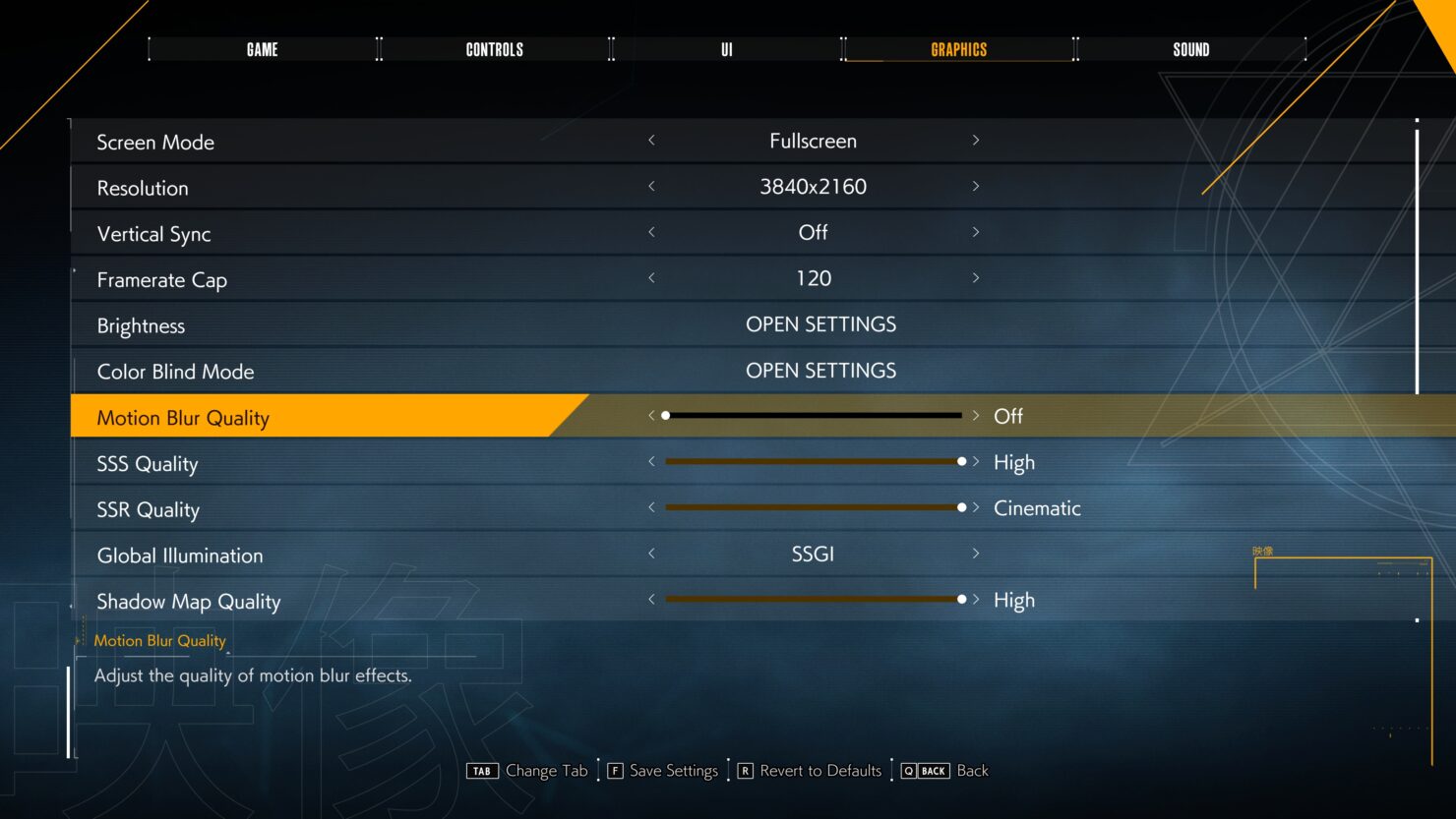Change Global Illumination using right arrow
The image size is (1456, 819).
[x=975, y=554]
